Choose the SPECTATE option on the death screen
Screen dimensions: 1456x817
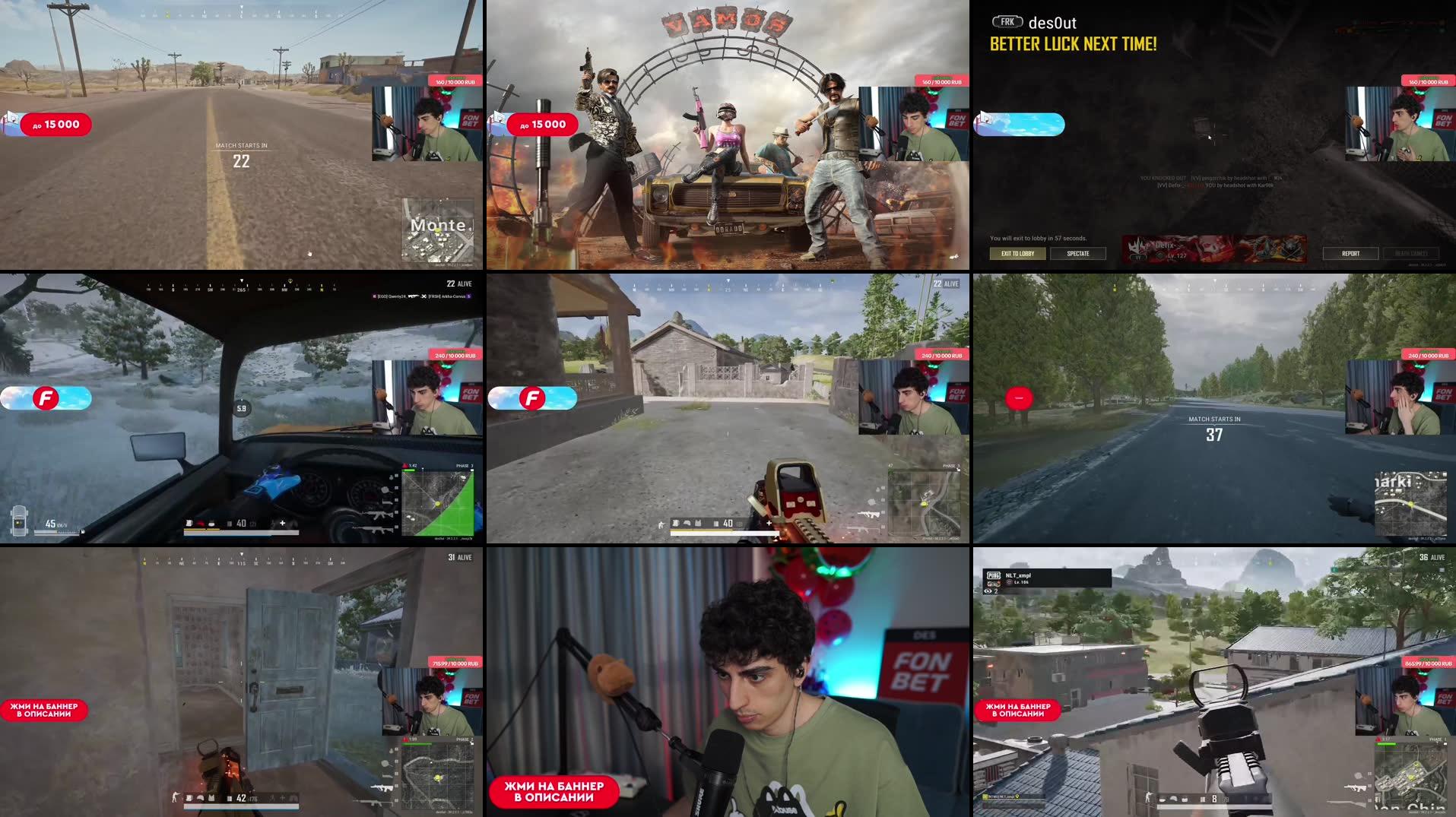point(1077,253)
